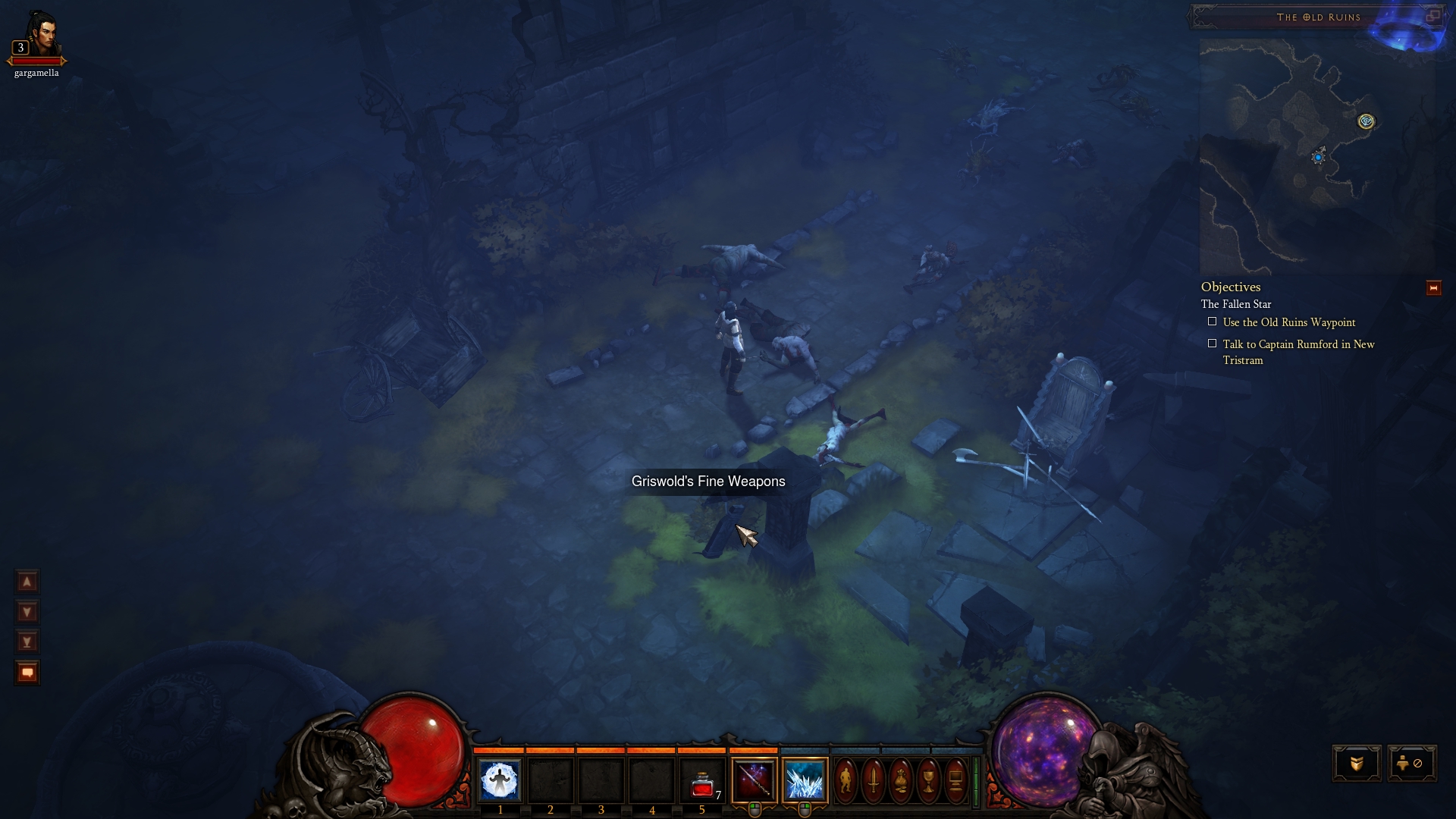Check the 'Talk to Captain Rumford' objective box
This screenshot has height=819, width=1456.
pyautogui.click(x=1214, y=344)
